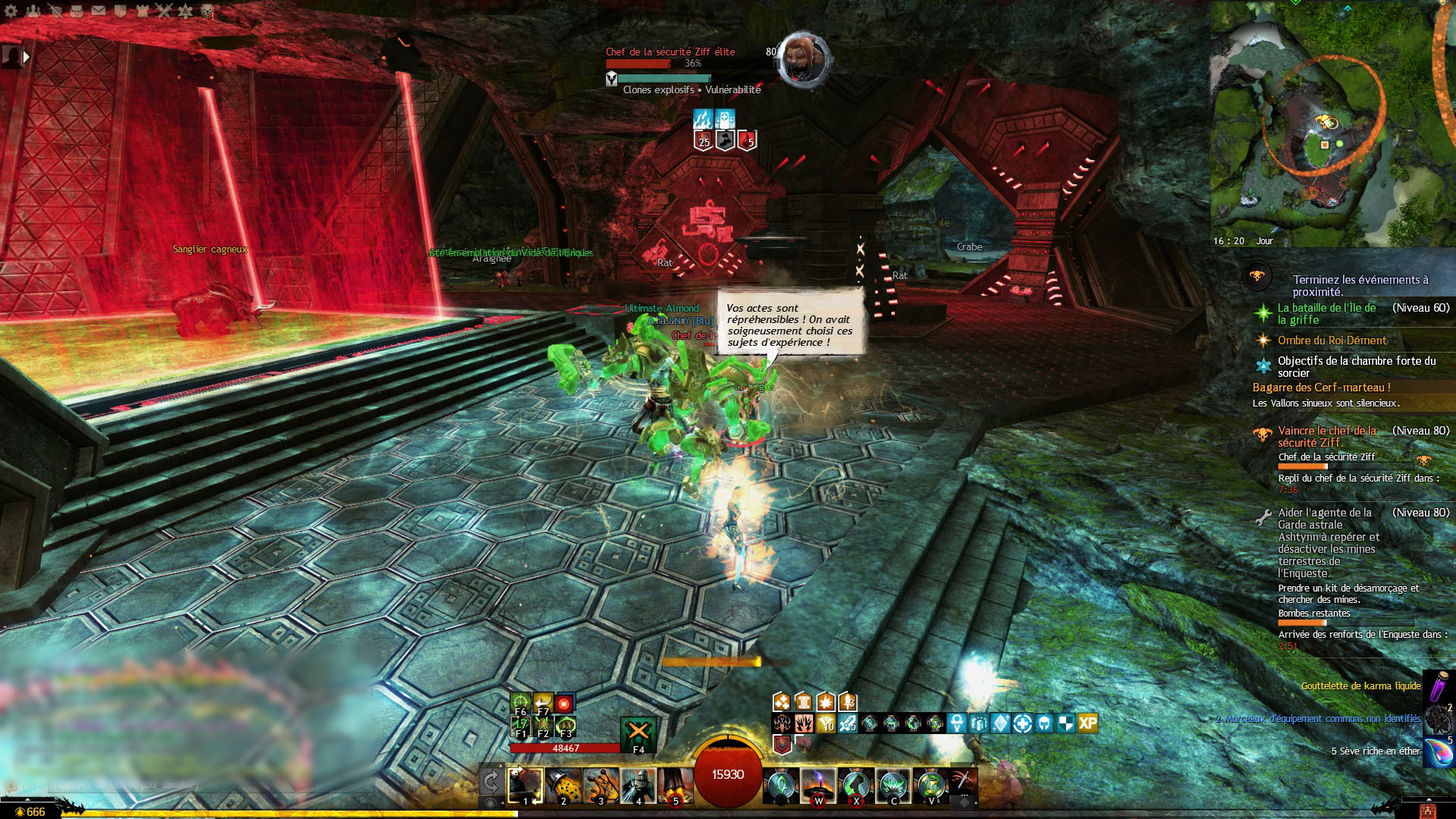Image resolution: width=1456 pixels, height=819 pixels.
Task: Swap weapons with the circular arrow button
Action: coord(491,782)
